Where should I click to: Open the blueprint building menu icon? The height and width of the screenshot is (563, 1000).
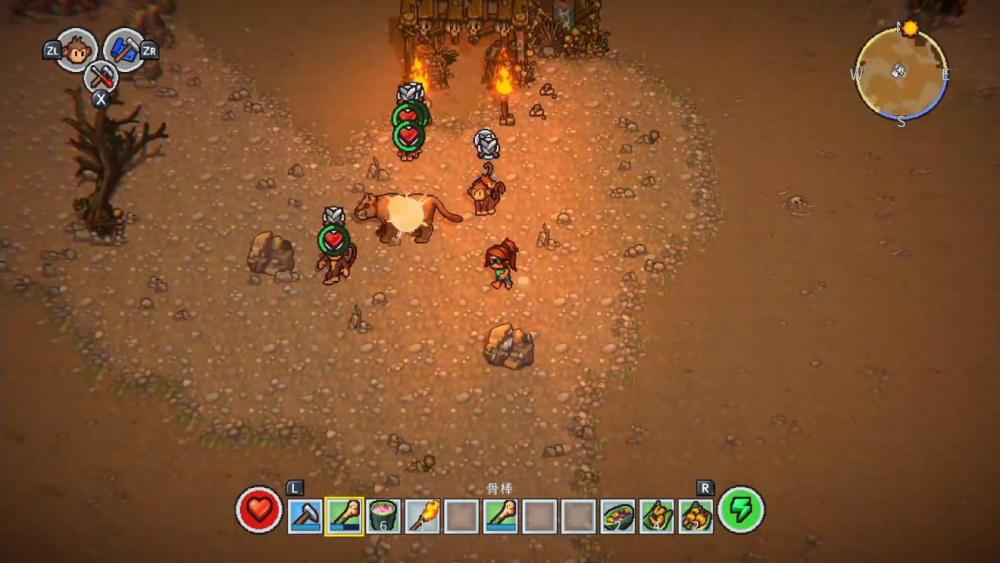(x=124, y=49)
